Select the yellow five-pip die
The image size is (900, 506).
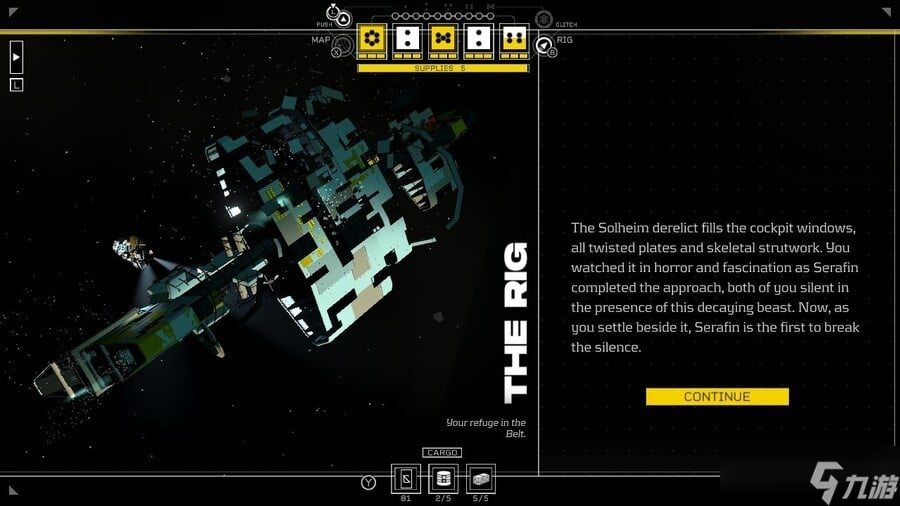click(x=442, y=39)
